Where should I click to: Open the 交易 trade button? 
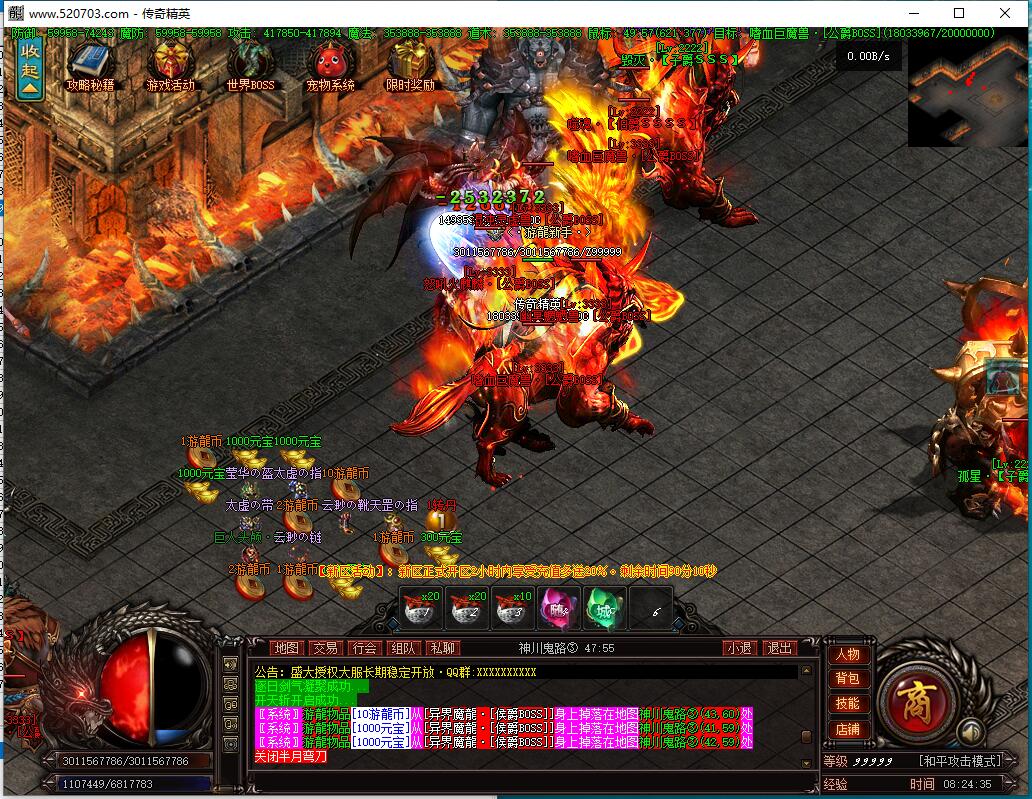point(324,648)
